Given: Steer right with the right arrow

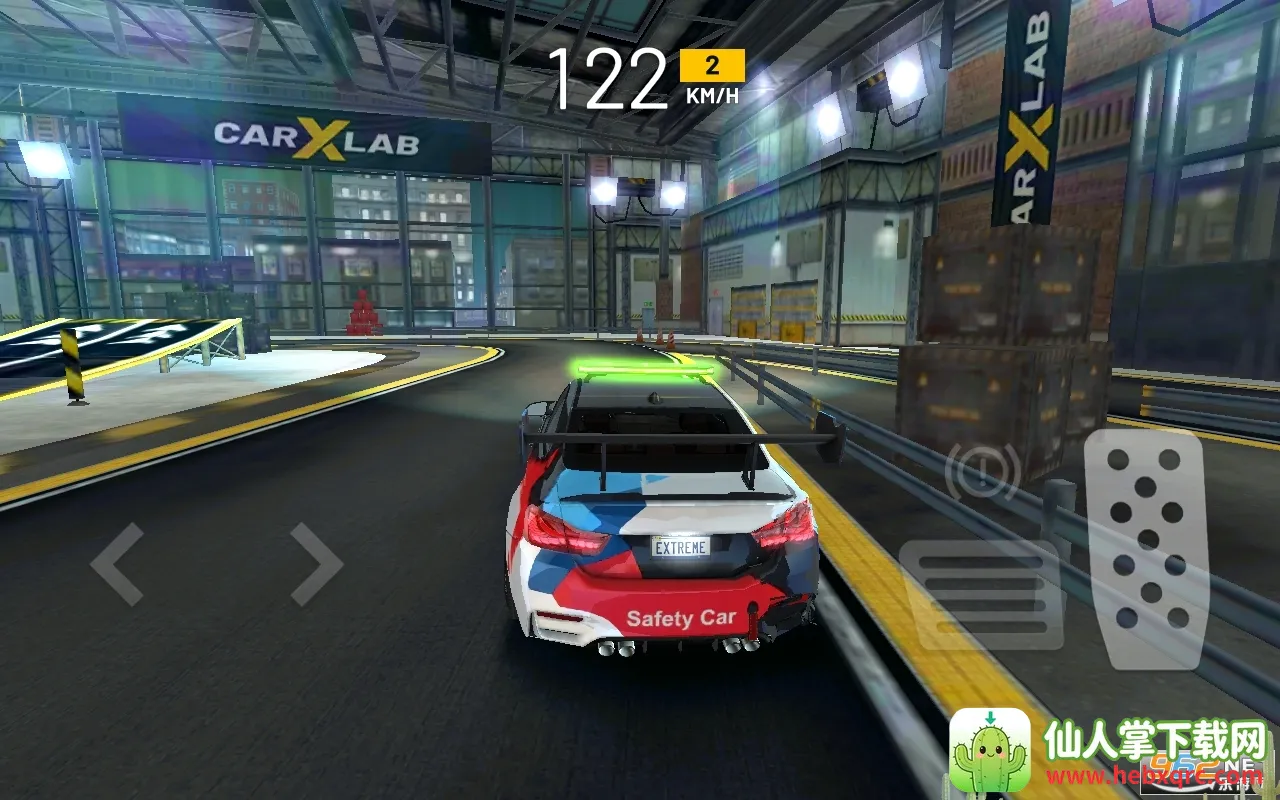Looking at the screenshot, I should (x=316, y=564).
